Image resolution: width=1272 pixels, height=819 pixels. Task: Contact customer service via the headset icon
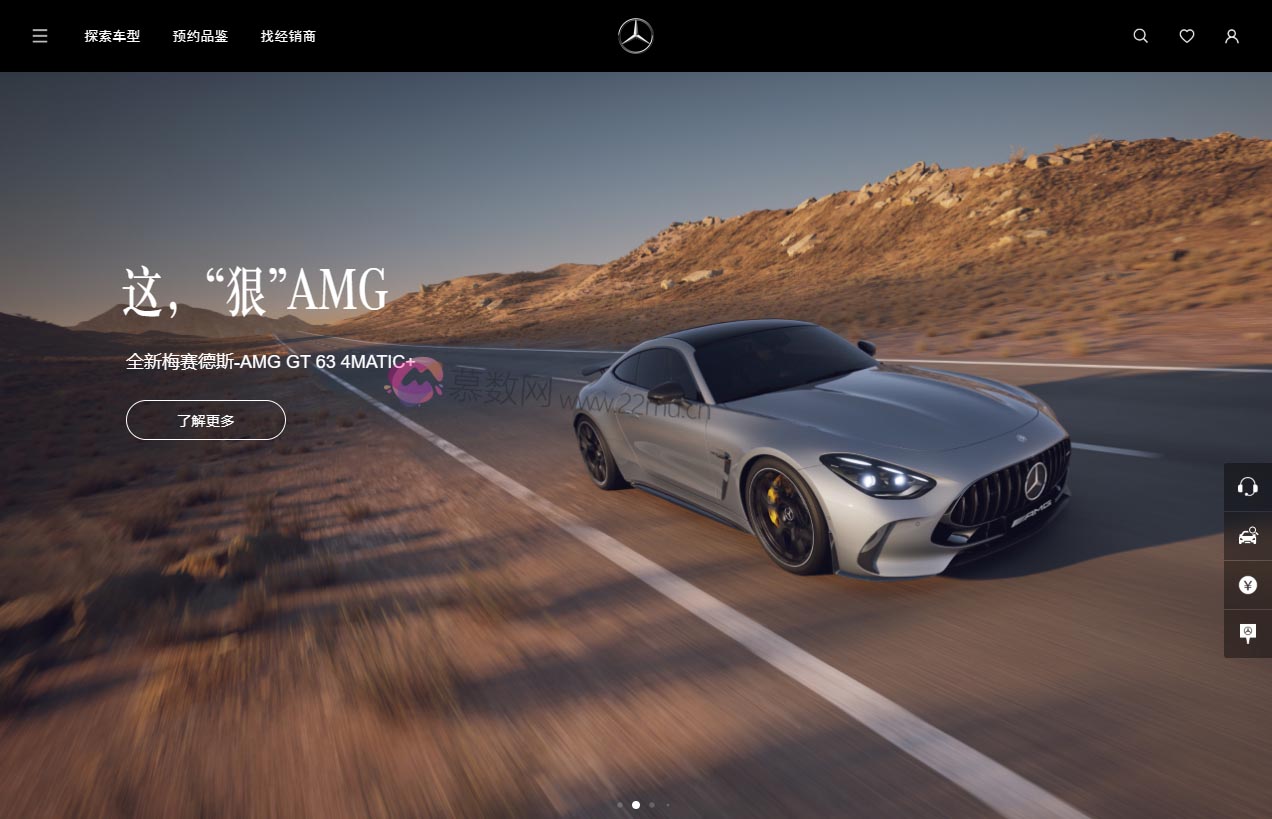click(1247, 487)
